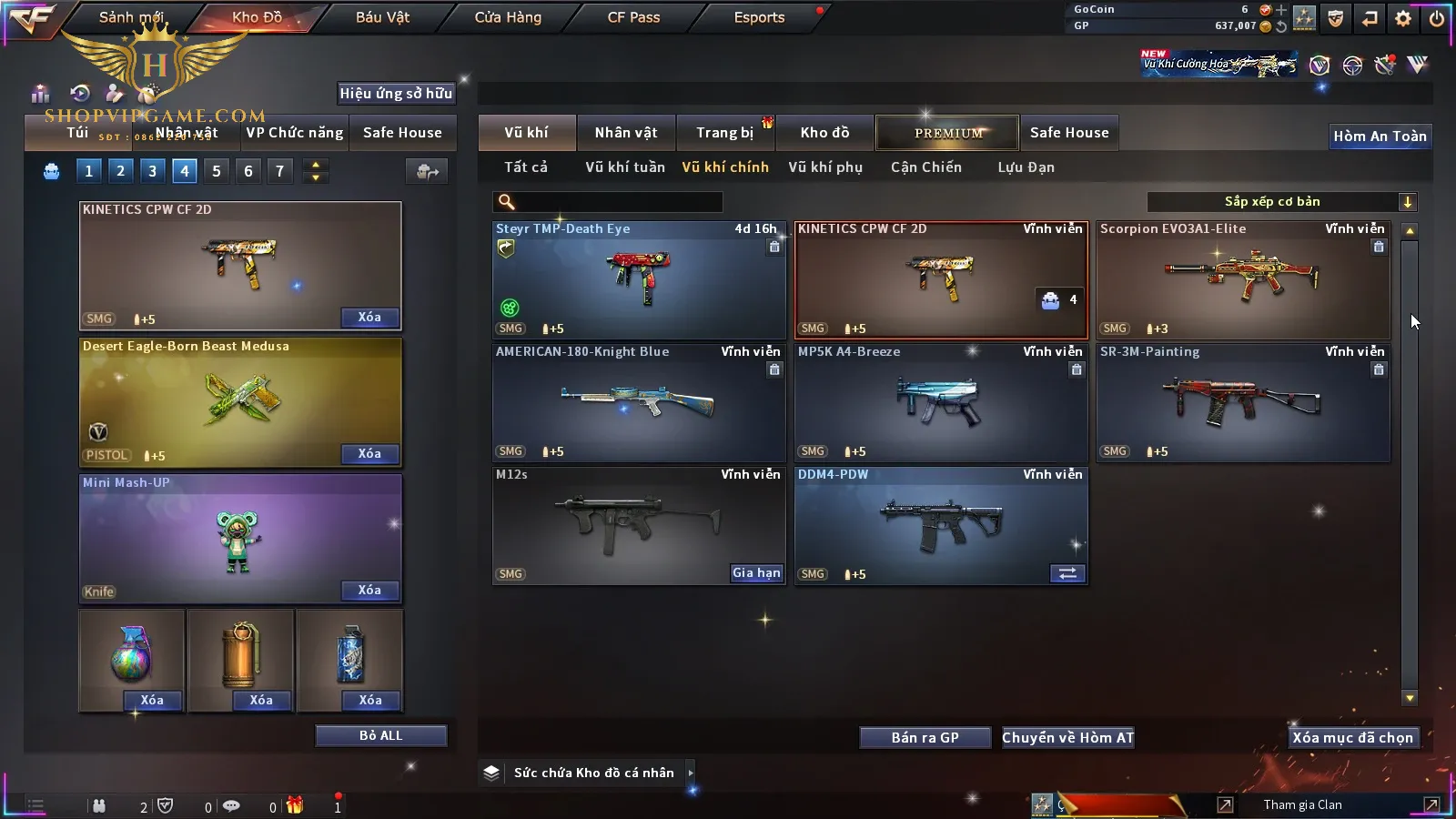The width and height of the screenshot is (1456, 819).
Task: Open the PREMIUM tab
Action: coord(948,133)
